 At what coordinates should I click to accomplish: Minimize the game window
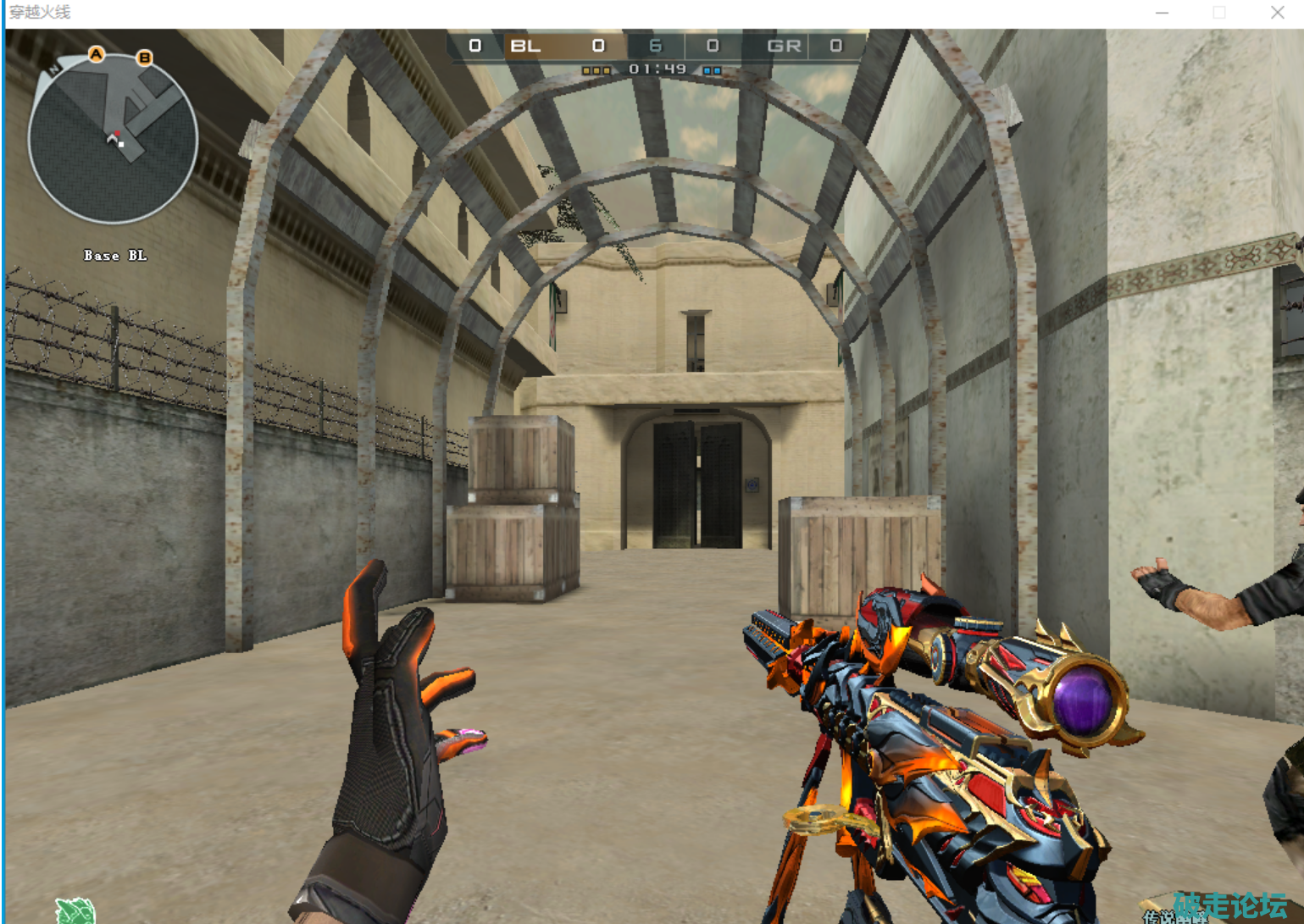coord(1162,13)
